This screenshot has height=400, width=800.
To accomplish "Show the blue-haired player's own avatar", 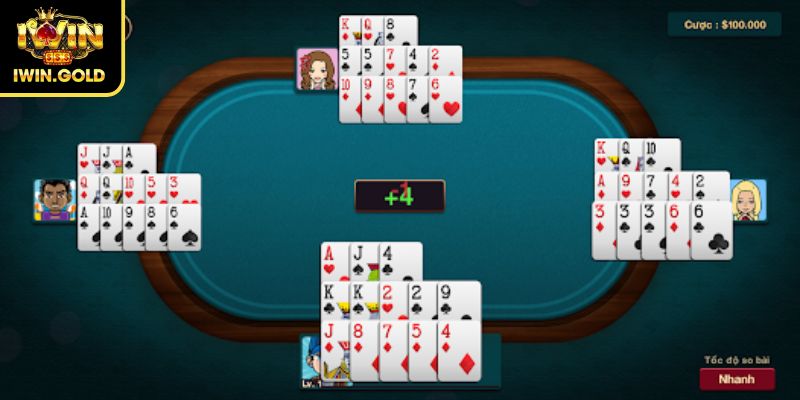I will (316, 362).
